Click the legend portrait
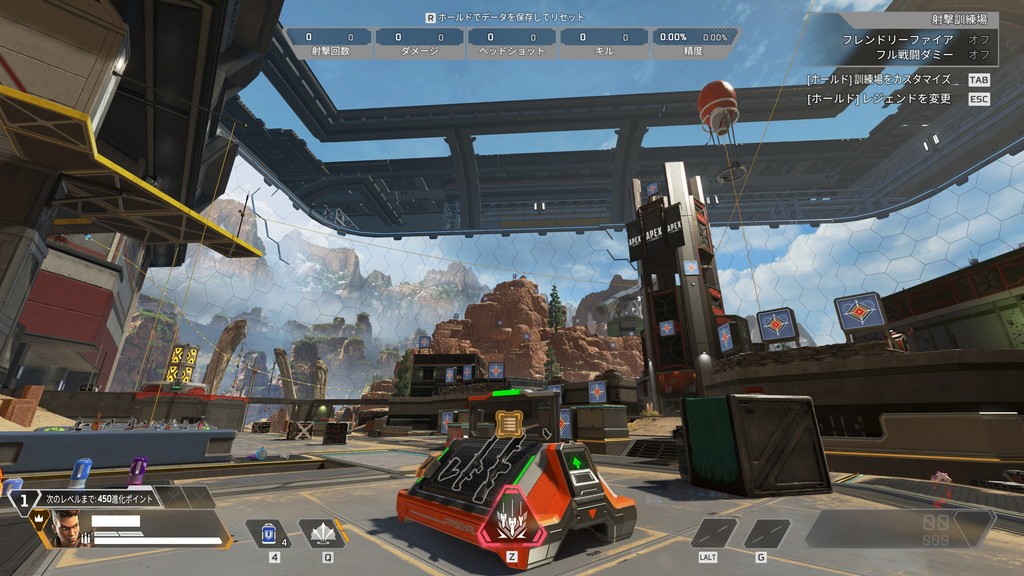 pos(64,528)
